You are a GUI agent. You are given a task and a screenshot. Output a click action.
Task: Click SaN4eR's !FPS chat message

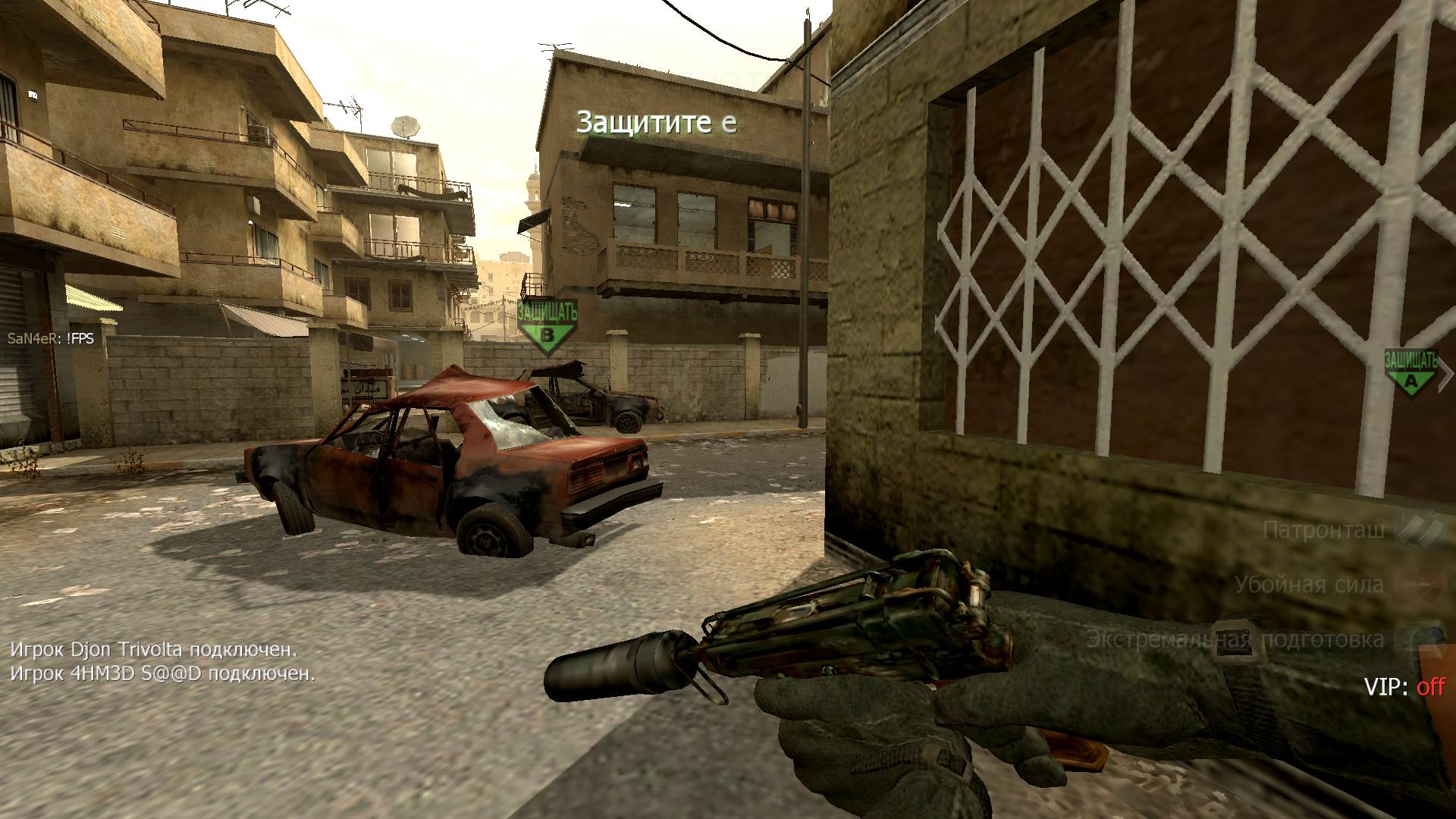click(x=51, y=338)
